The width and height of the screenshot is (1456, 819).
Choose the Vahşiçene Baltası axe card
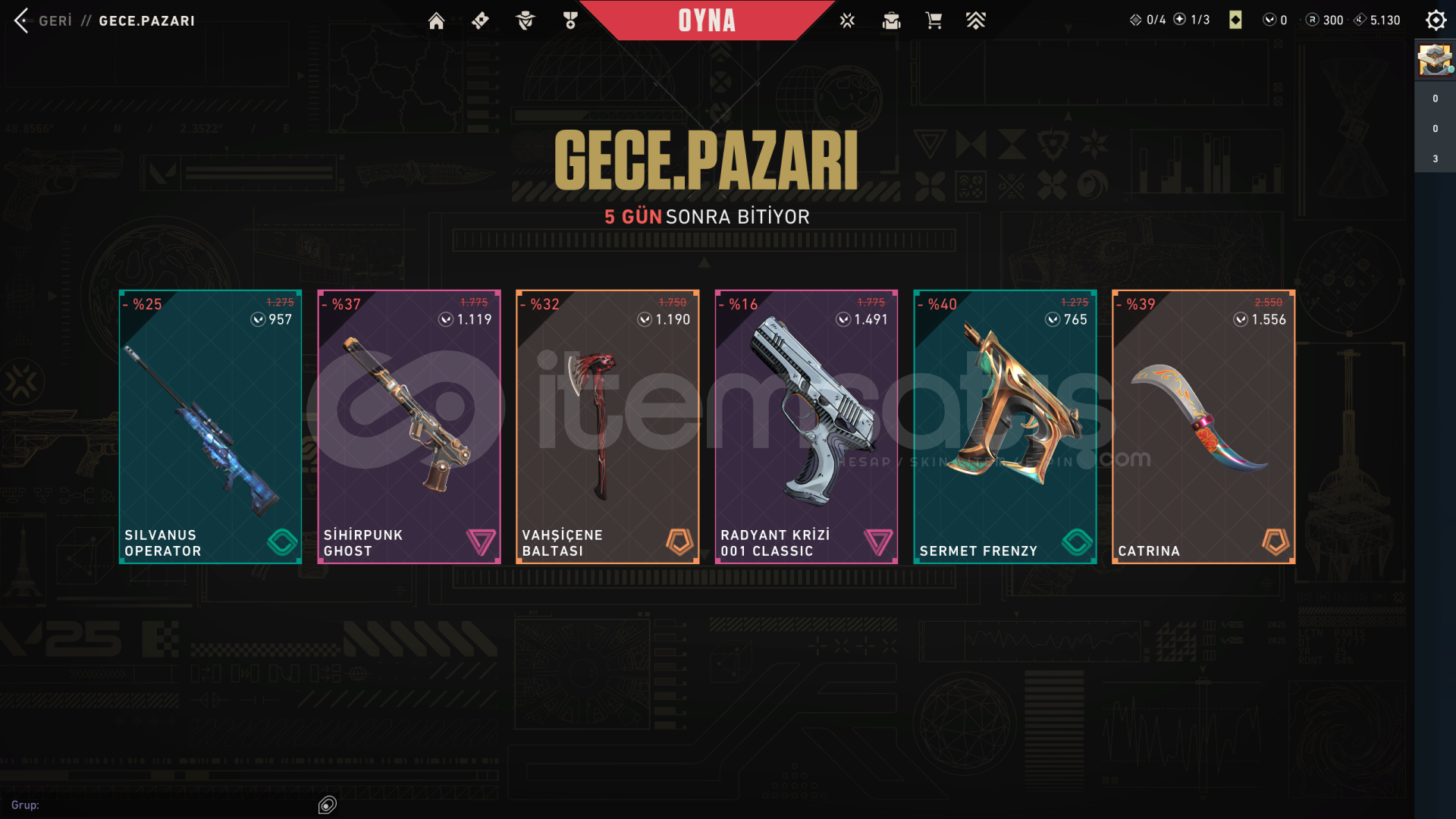coord(607,426)
